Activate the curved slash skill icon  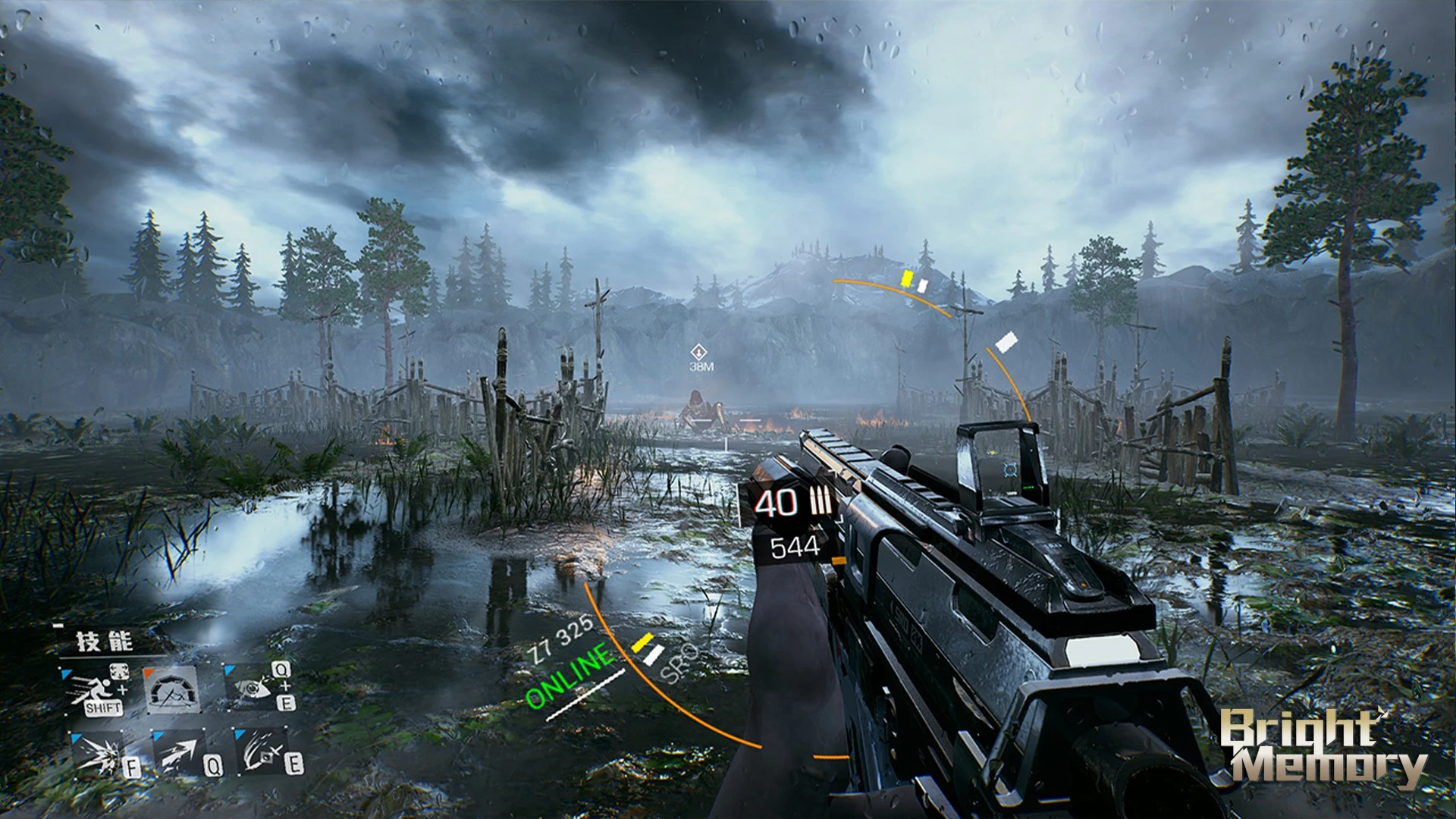pos(262,754)
